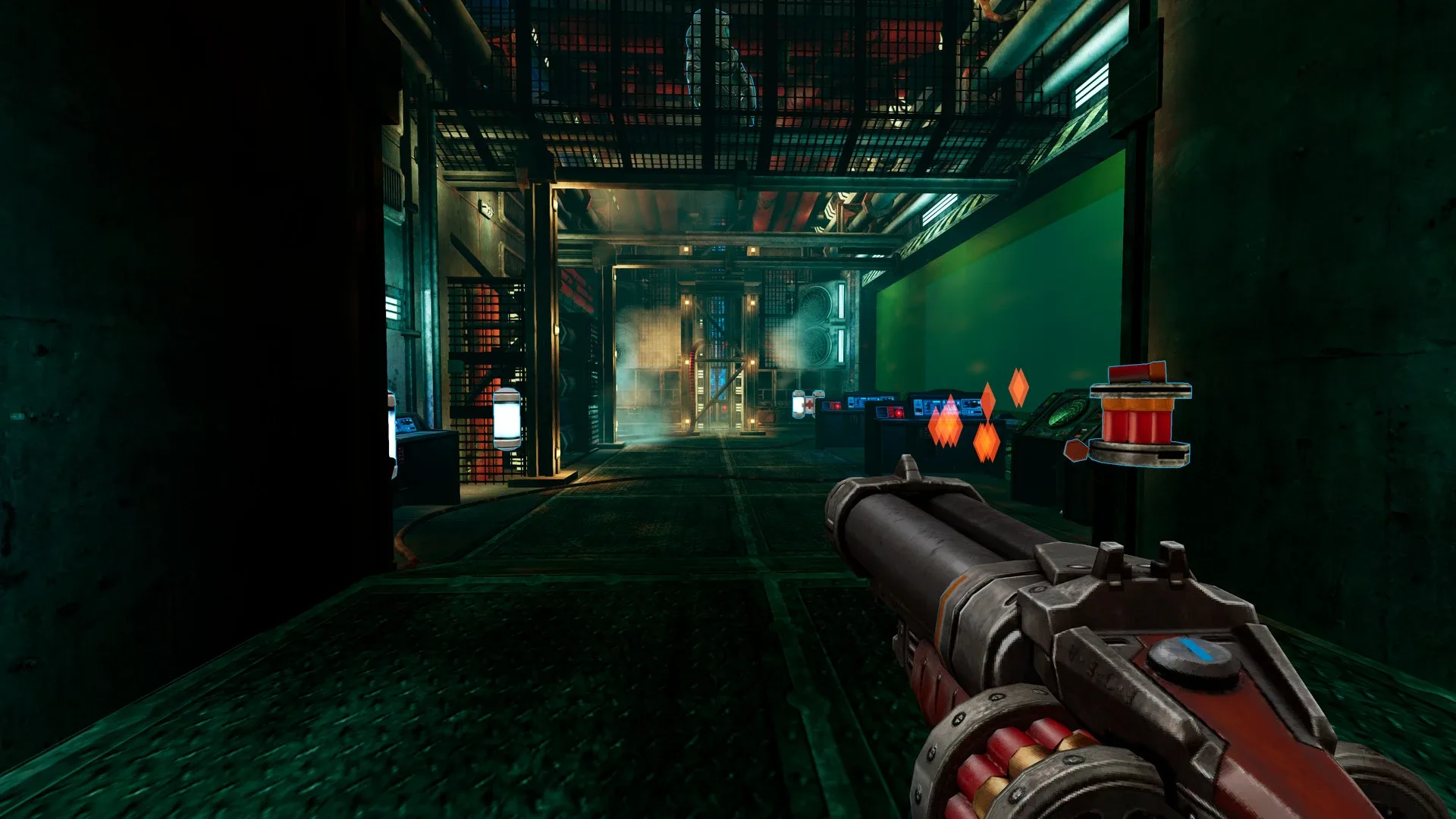Turn the blue dial on the weapon body
Screen dimensions: 1456x819
coord(1191,658)
